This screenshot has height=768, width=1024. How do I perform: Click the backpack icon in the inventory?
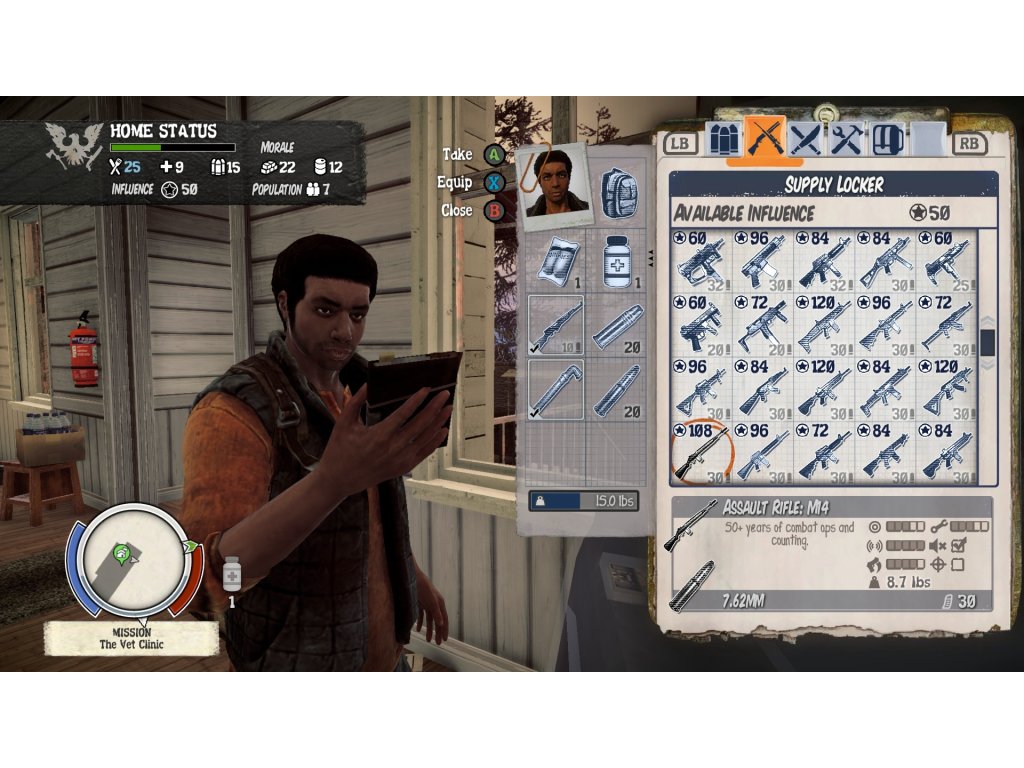tap(619, 192)
